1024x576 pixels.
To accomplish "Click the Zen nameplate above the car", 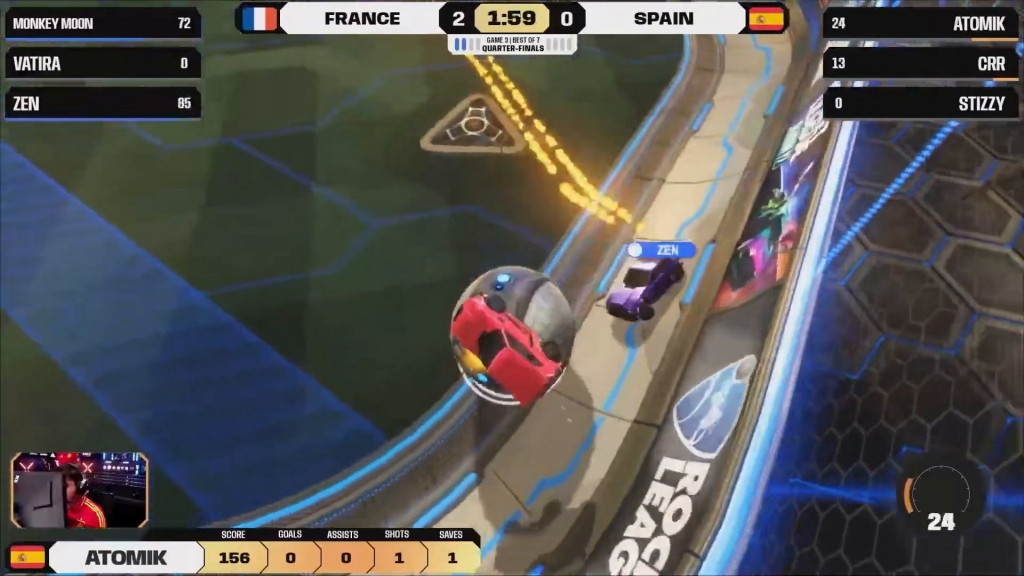I will click(661, 250).
